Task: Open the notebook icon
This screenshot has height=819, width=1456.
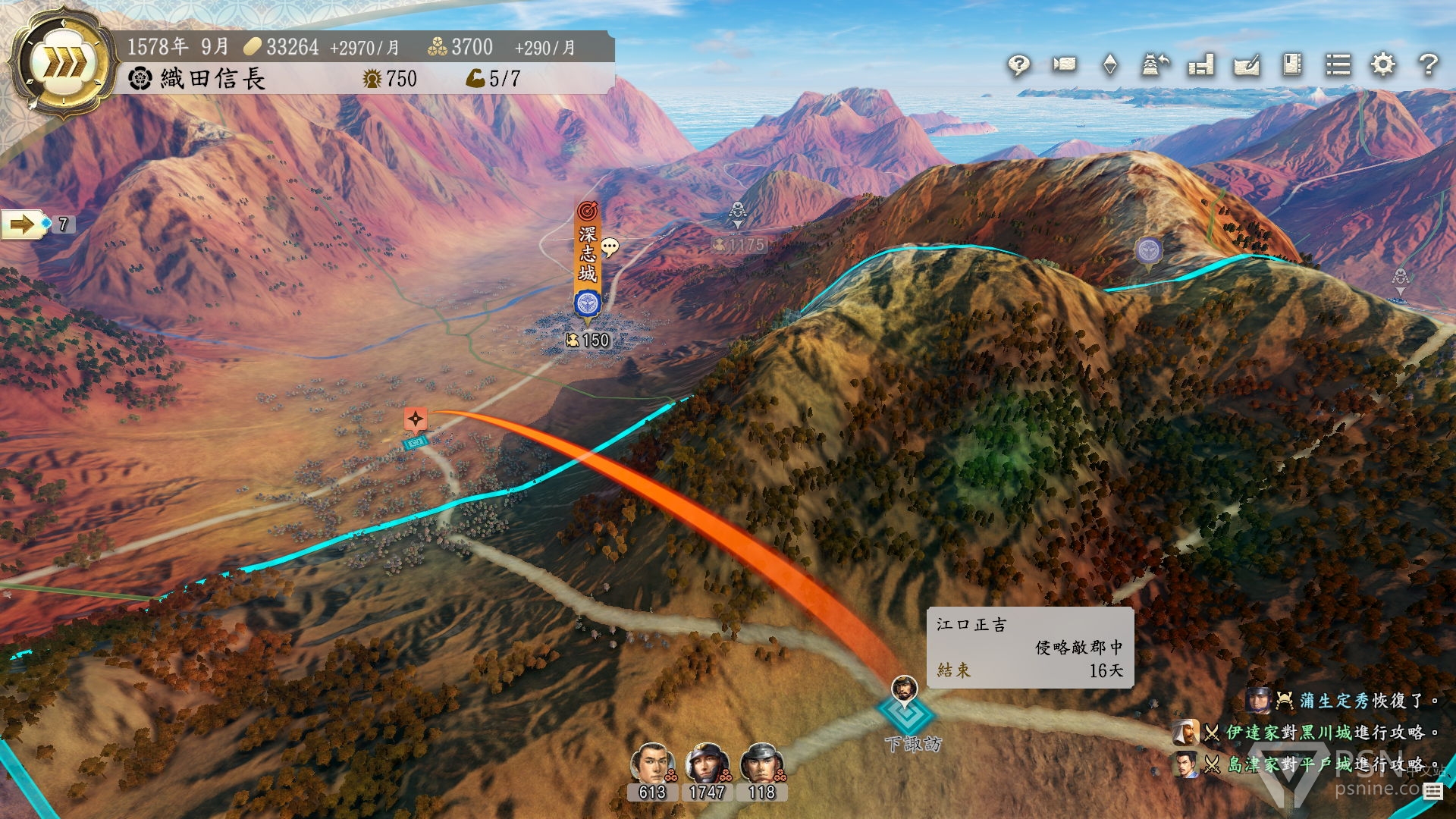Action: [x=1292, y=64]
